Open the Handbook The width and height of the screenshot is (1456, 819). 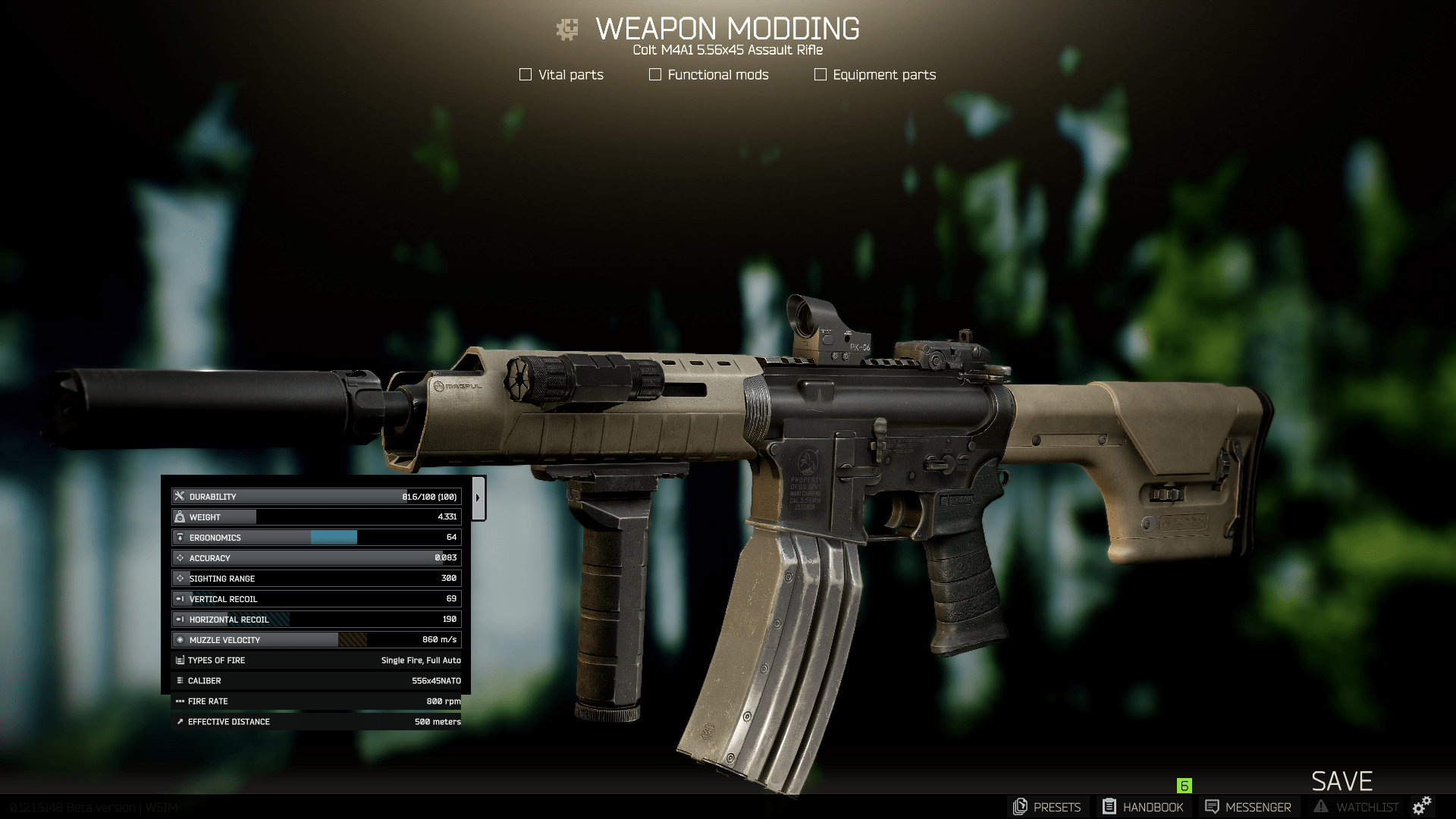[1143, 807]
